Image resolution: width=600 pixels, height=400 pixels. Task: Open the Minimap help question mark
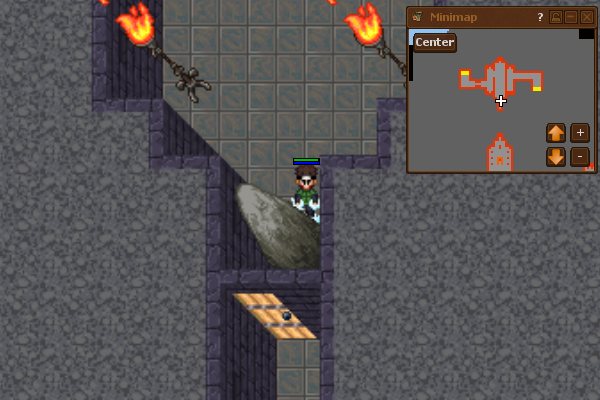pos(540,17)
